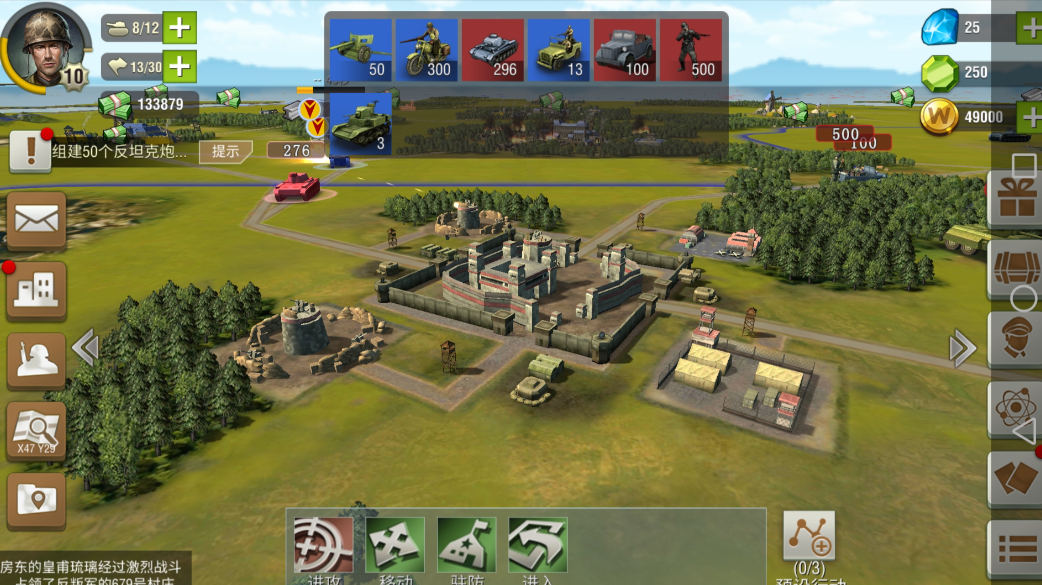1042x585 pixels.
Task: Open the mail envelope inbox
Action: [37, 219]
